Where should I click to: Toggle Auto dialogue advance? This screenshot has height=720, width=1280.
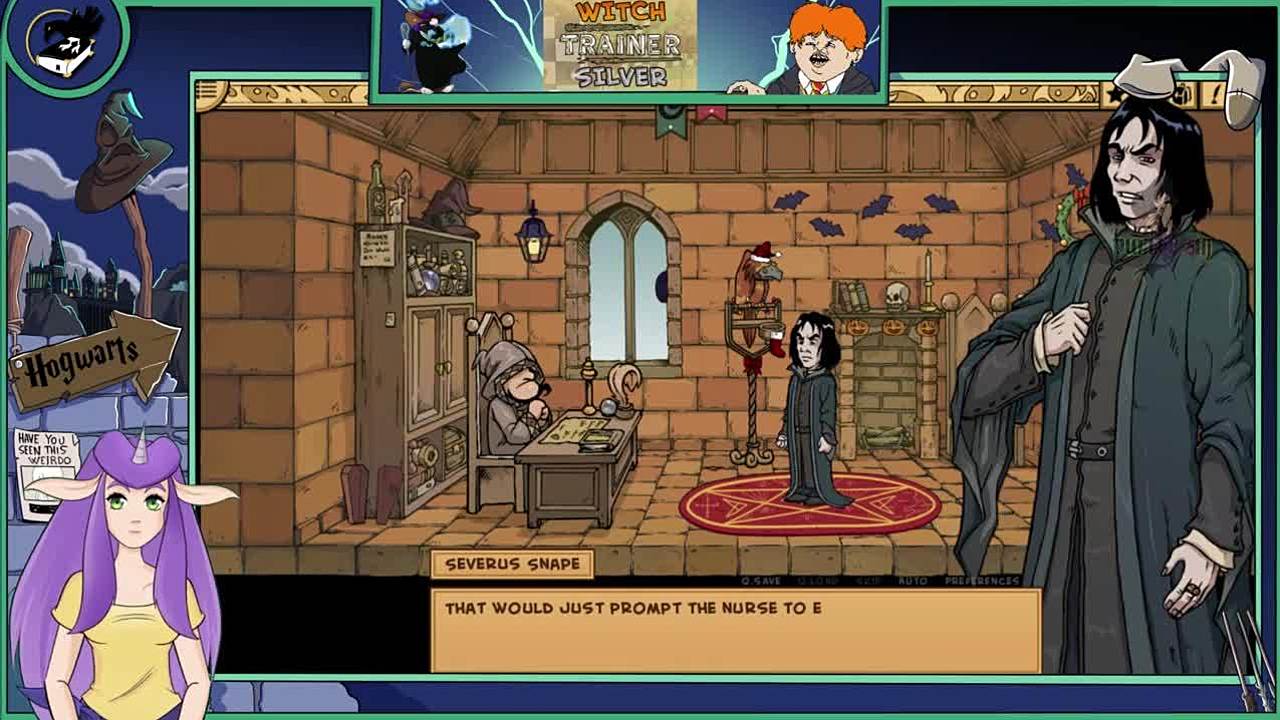(x=911, y=581)
